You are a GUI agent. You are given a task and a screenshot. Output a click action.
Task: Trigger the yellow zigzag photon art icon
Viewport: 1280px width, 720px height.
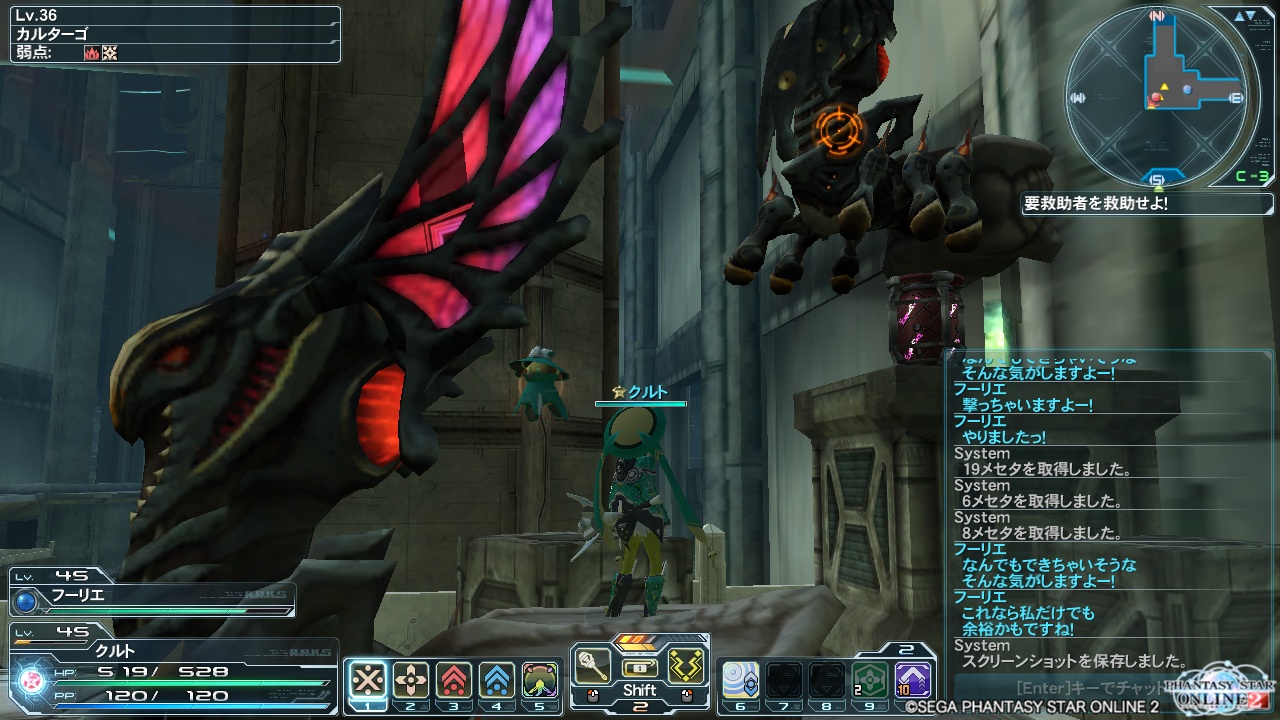click(687, 666)
